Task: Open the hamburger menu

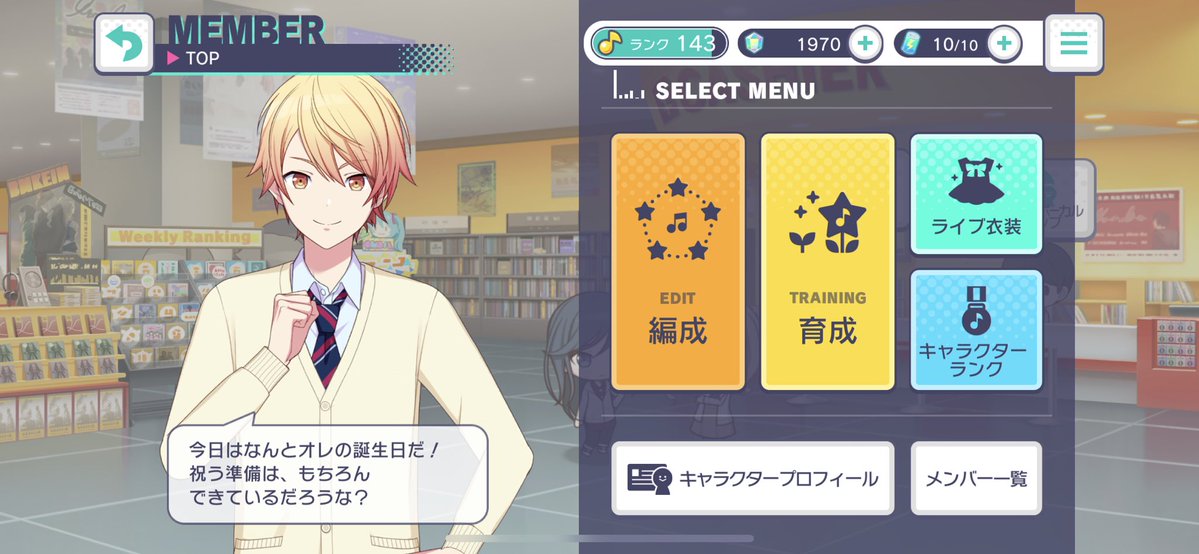Action: click(x=1073, y=43)
